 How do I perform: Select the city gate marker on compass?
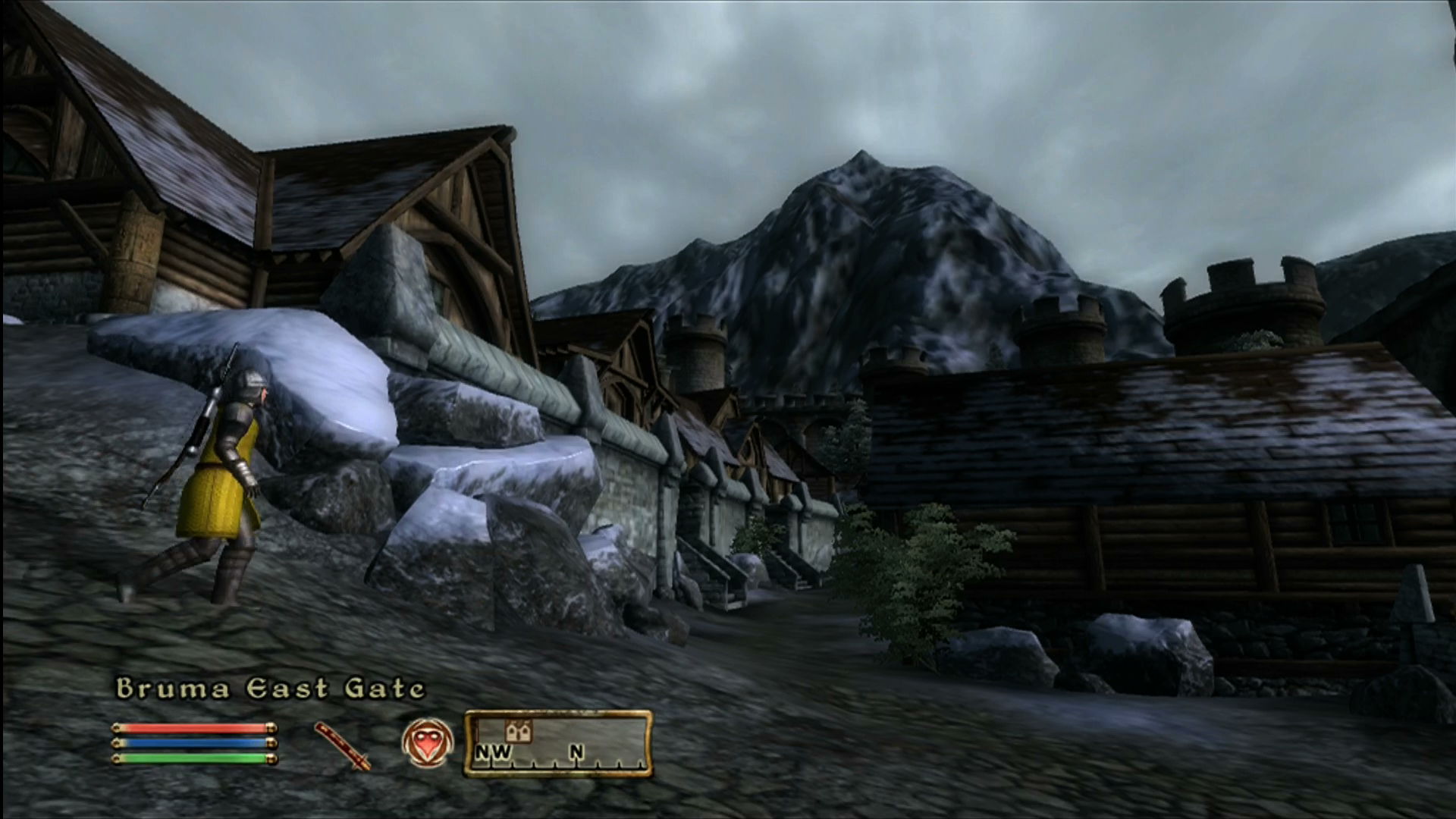click(519, 730)
